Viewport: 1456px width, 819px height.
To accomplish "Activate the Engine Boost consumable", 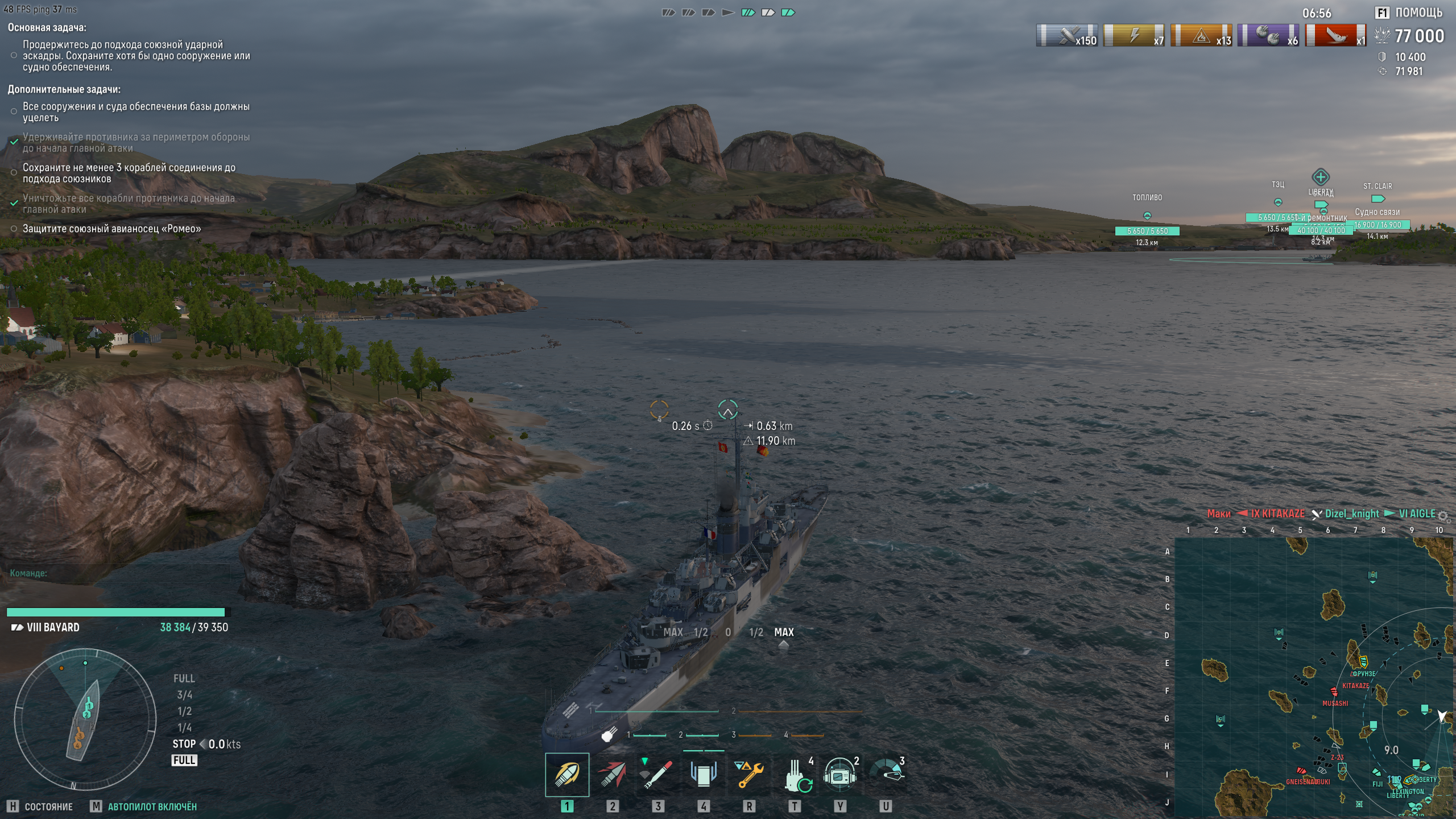I will tap(886, 773).
